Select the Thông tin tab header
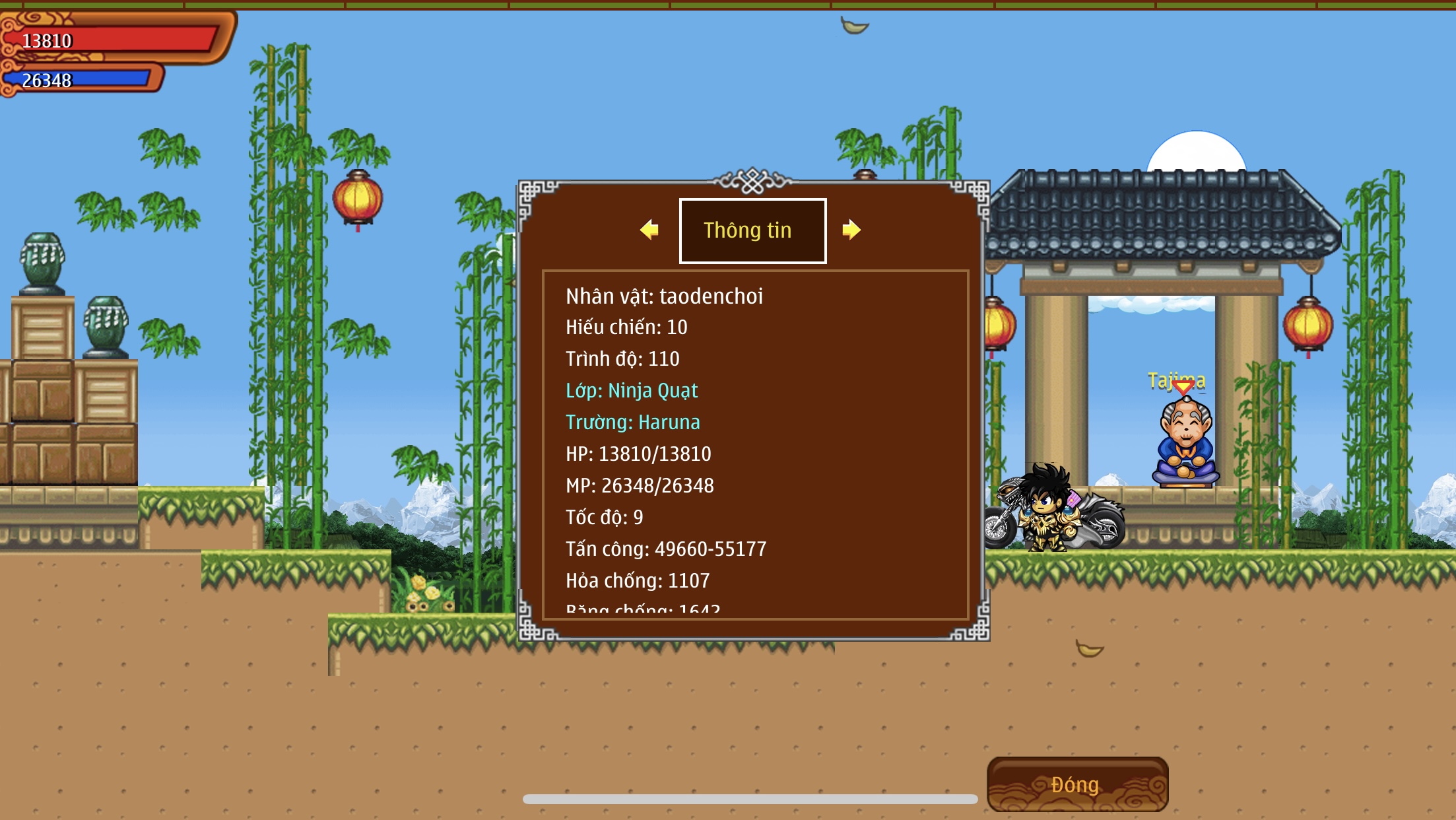Image resolution: width=1456 pixels, height=820 pixels. [x=752, y=230]
